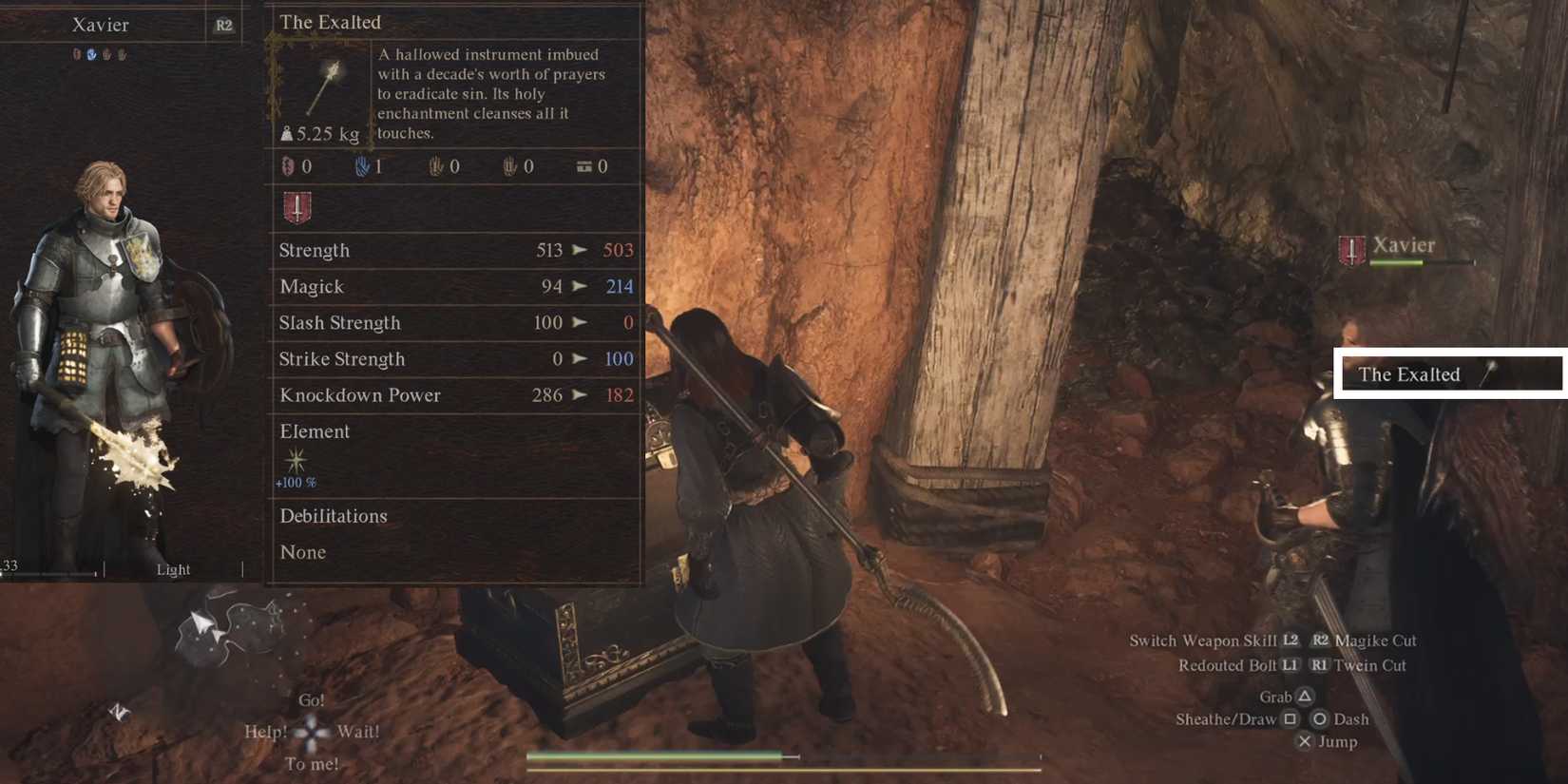Select the holy element icon above +100%
This screenshot has height=784, width=1568.
(296, 462)
